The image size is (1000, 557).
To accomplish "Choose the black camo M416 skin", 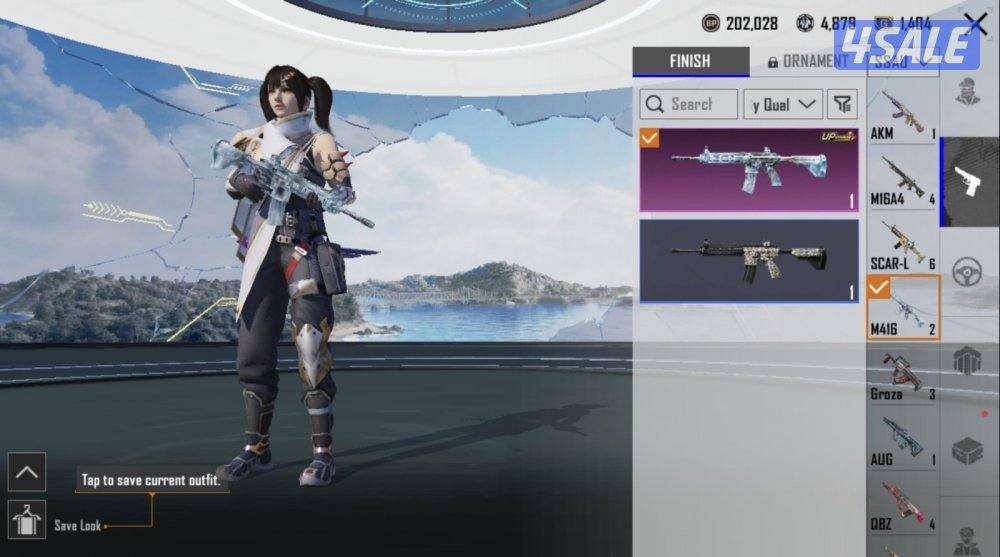I will pos(749,260).
